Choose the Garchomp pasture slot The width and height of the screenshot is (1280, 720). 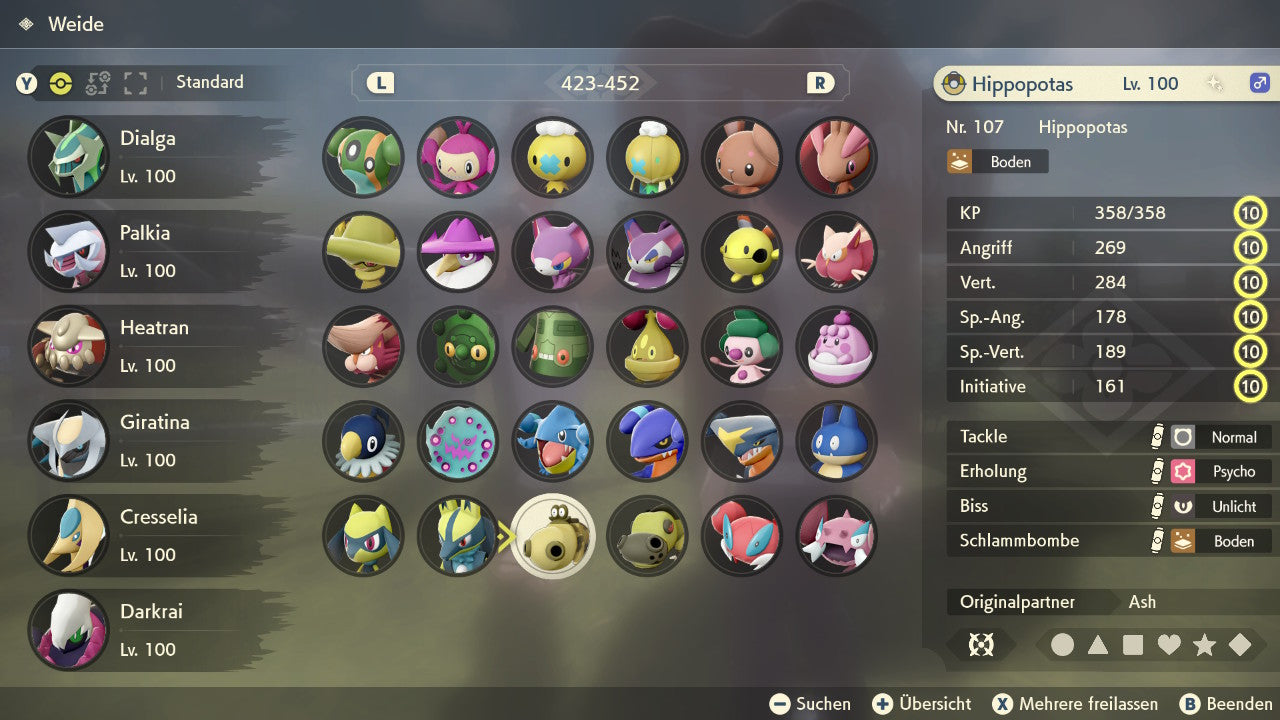point(742,441)
